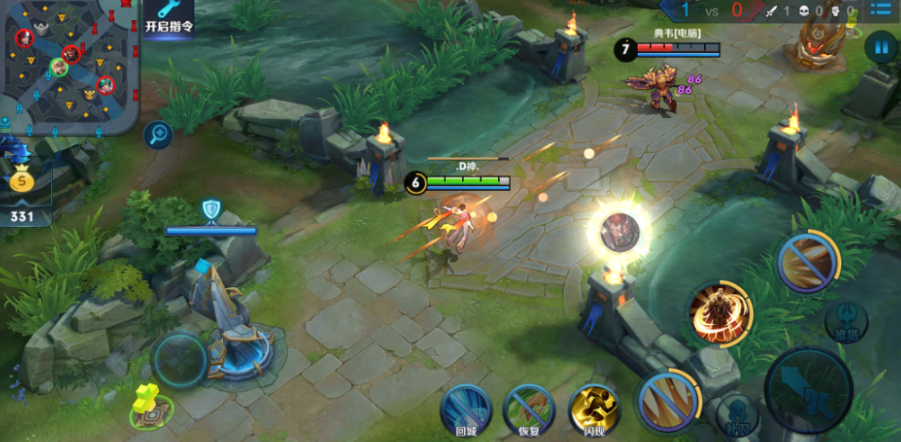901x442 pixels.
Task: Open the minimap
Action: (x=68, y=65)
